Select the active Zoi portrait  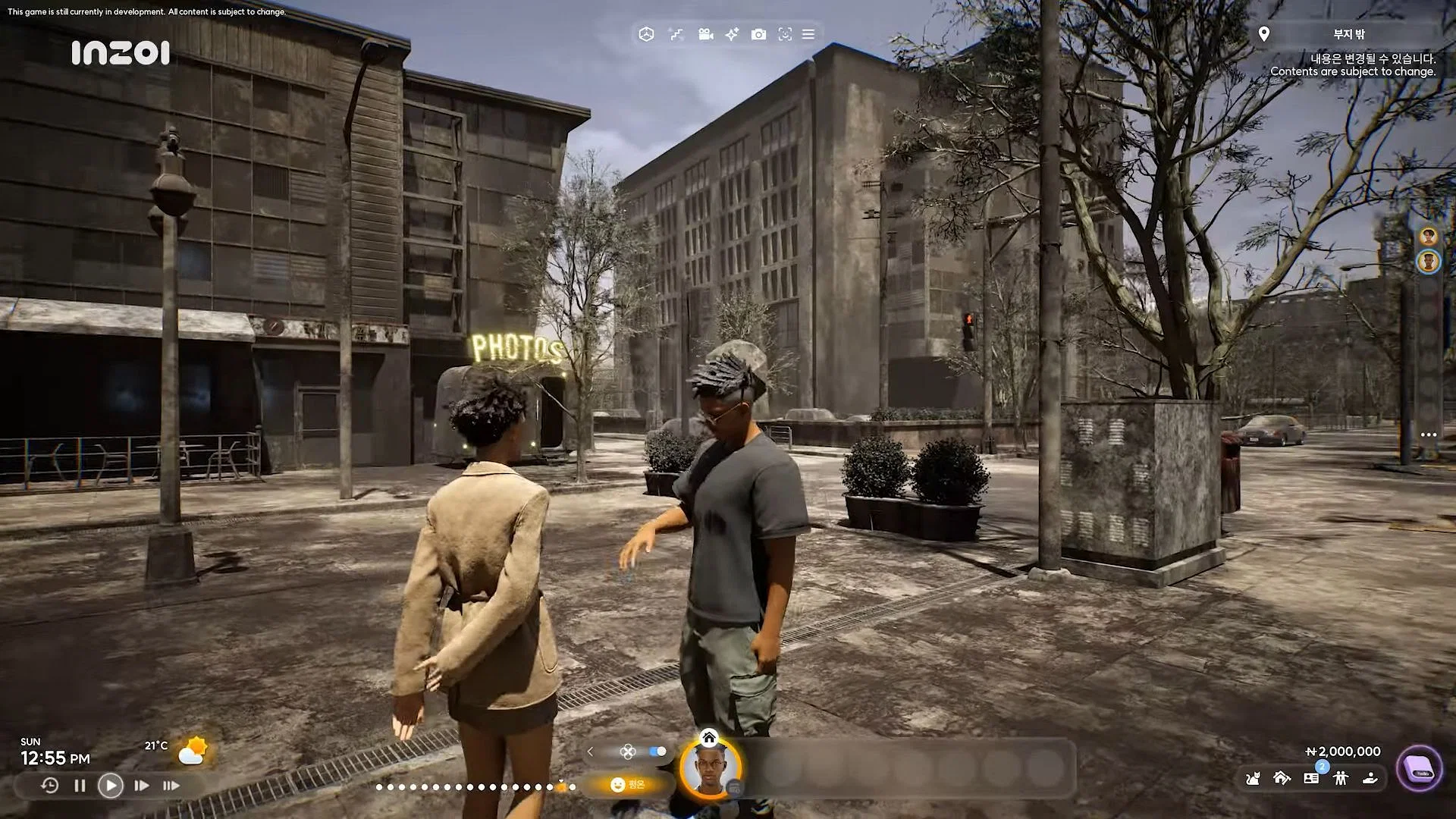tap(711, 769)
